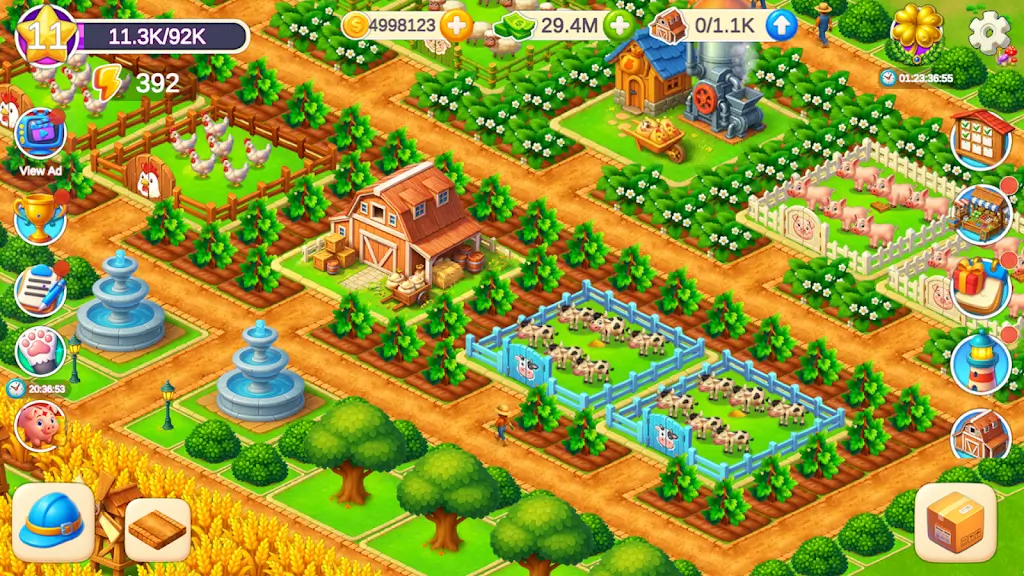Claim the gift box reward
The image size is (1024, 576).
(x=981, y=287)
